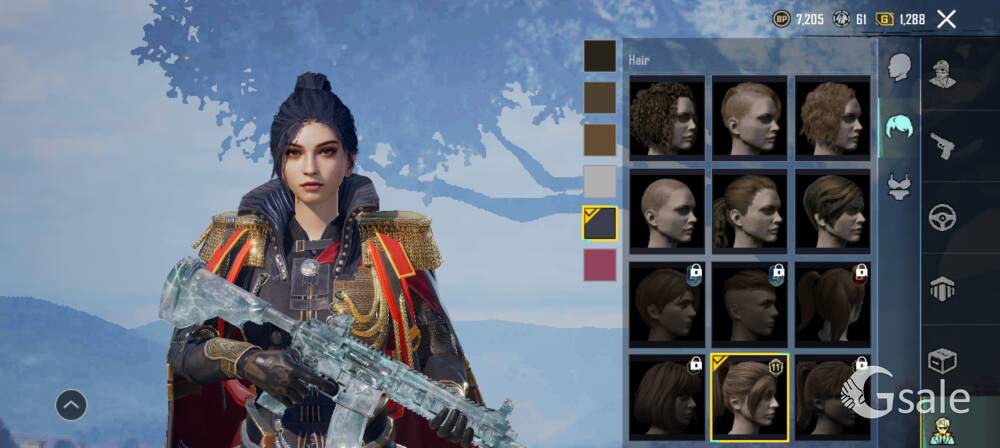Choose the crimson red hair color
Screen dimensions: 1000x448
600,265
